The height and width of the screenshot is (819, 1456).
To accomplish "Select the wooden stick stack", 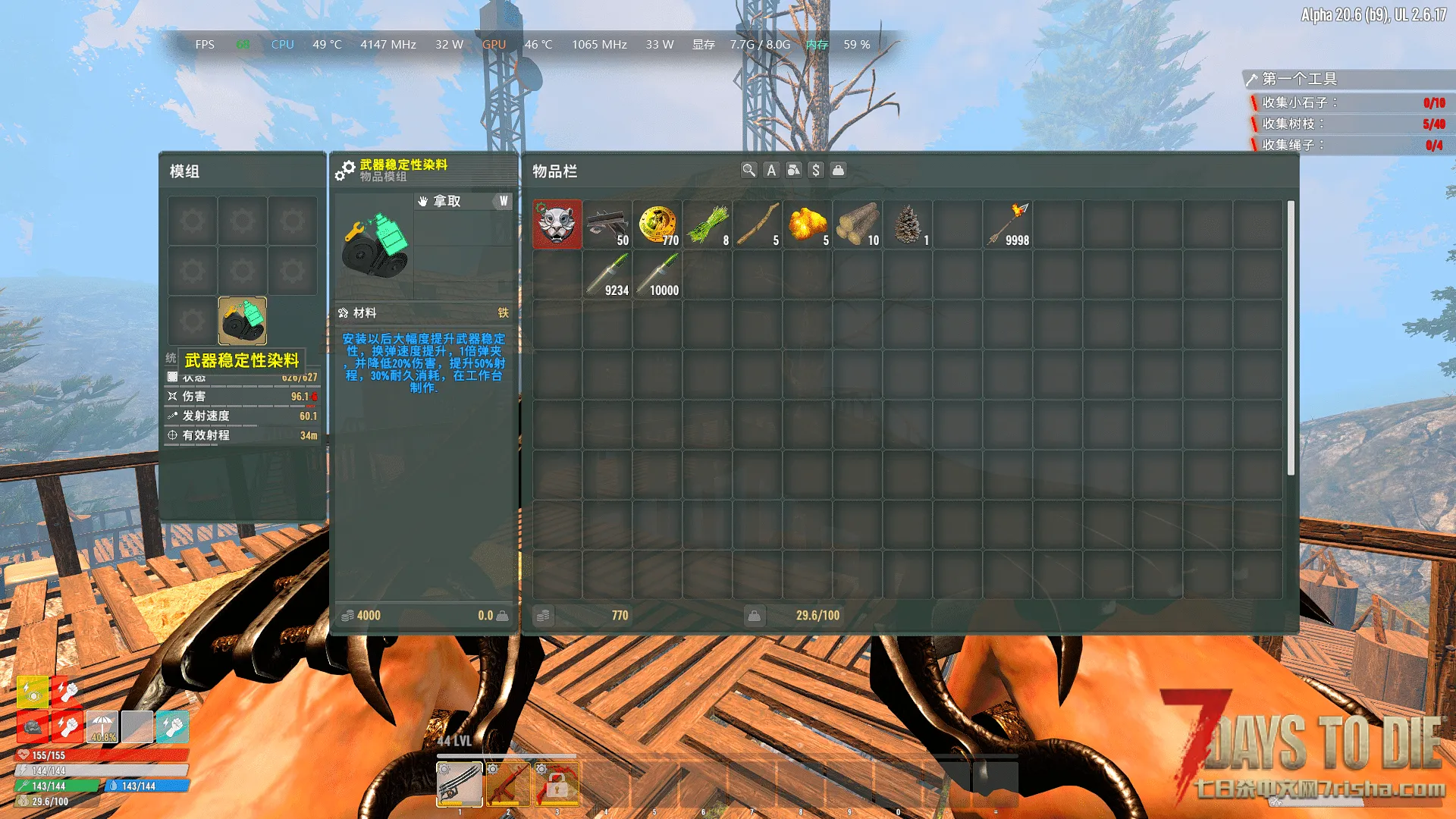I will (758, 224).
